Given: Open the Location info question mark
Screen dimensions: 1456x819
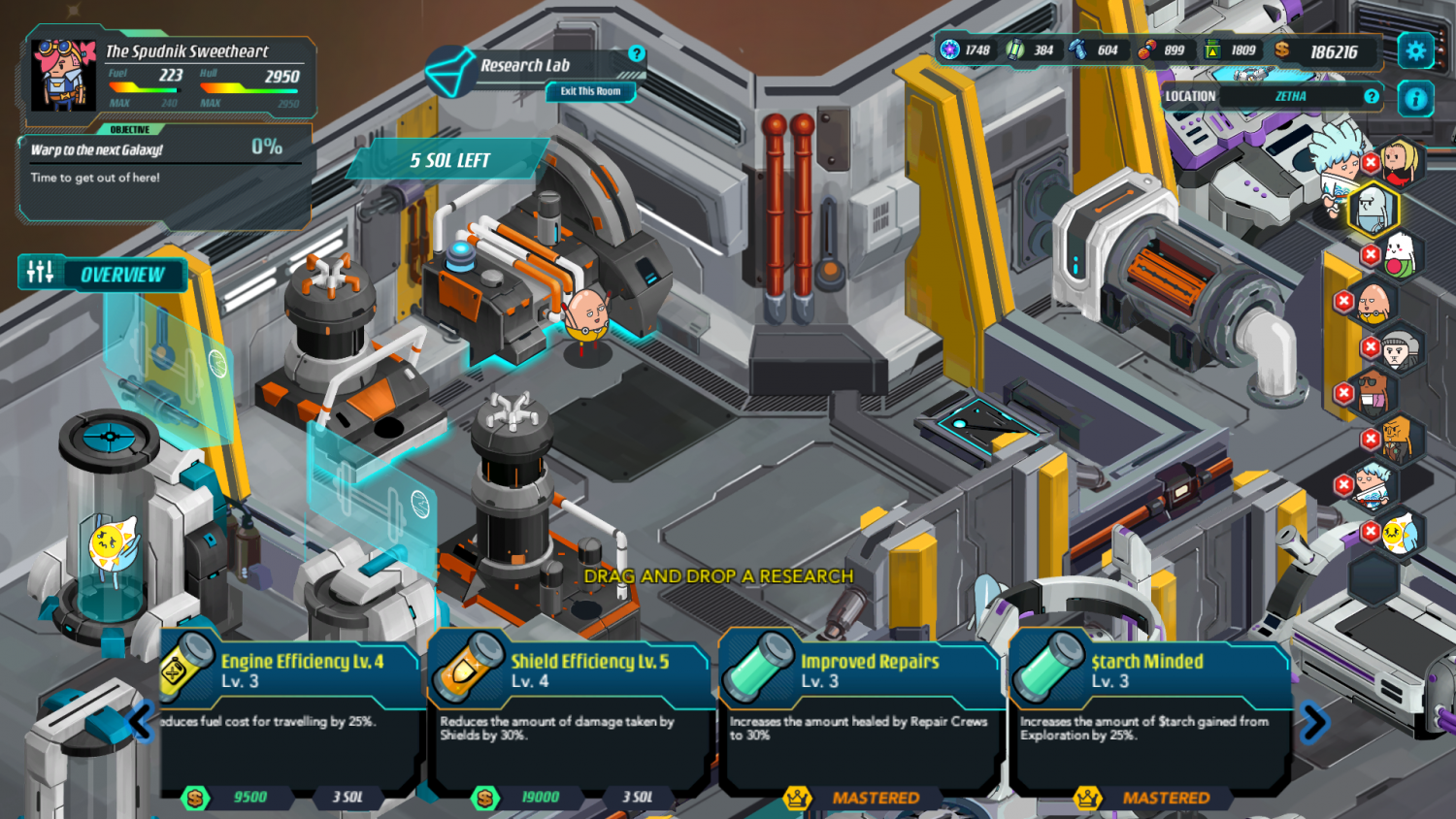Looking at the screenshot, I should pos(1371,96).
